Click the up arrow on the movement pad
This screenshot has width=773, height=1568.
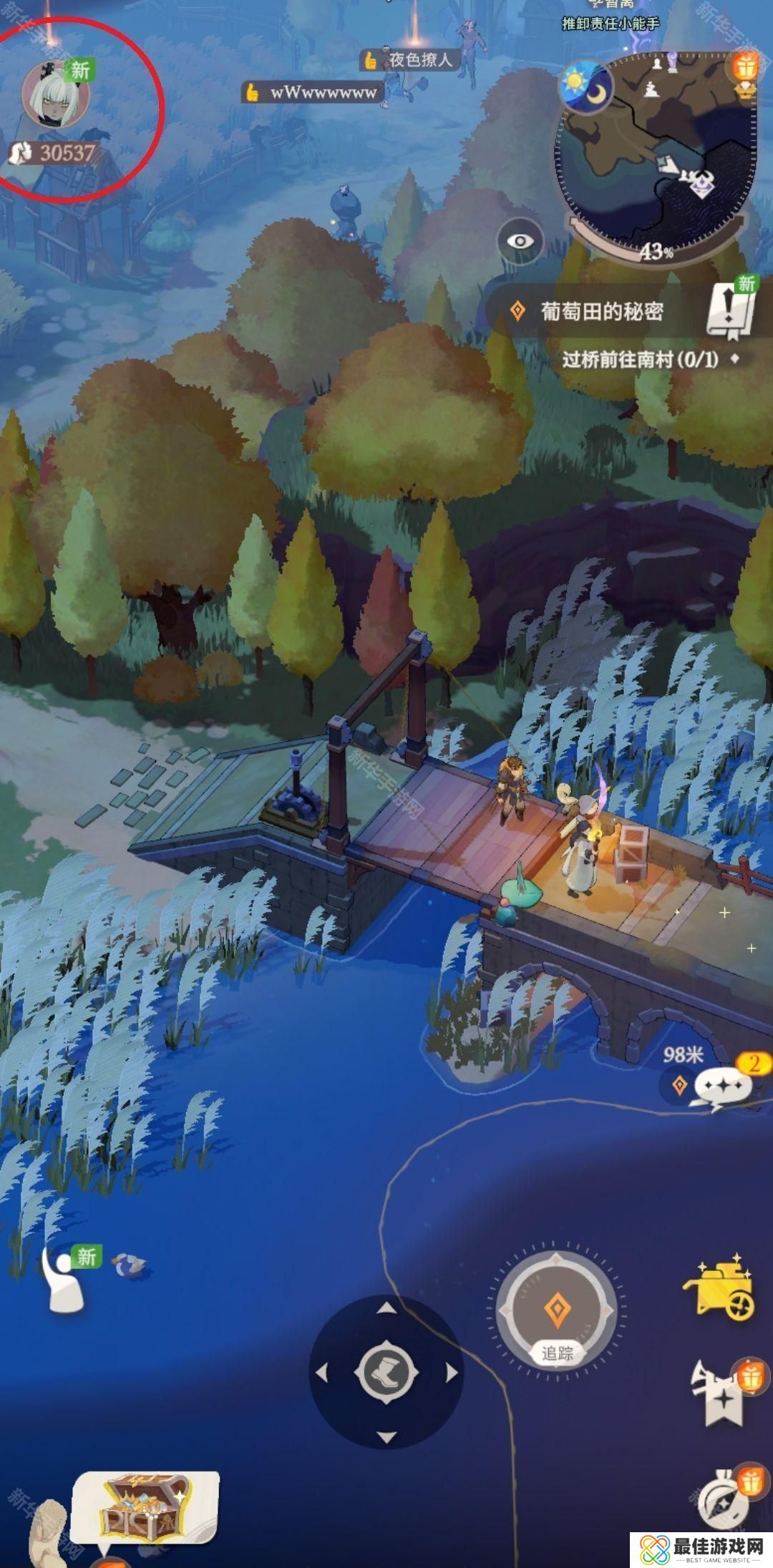pos(386,1308)
